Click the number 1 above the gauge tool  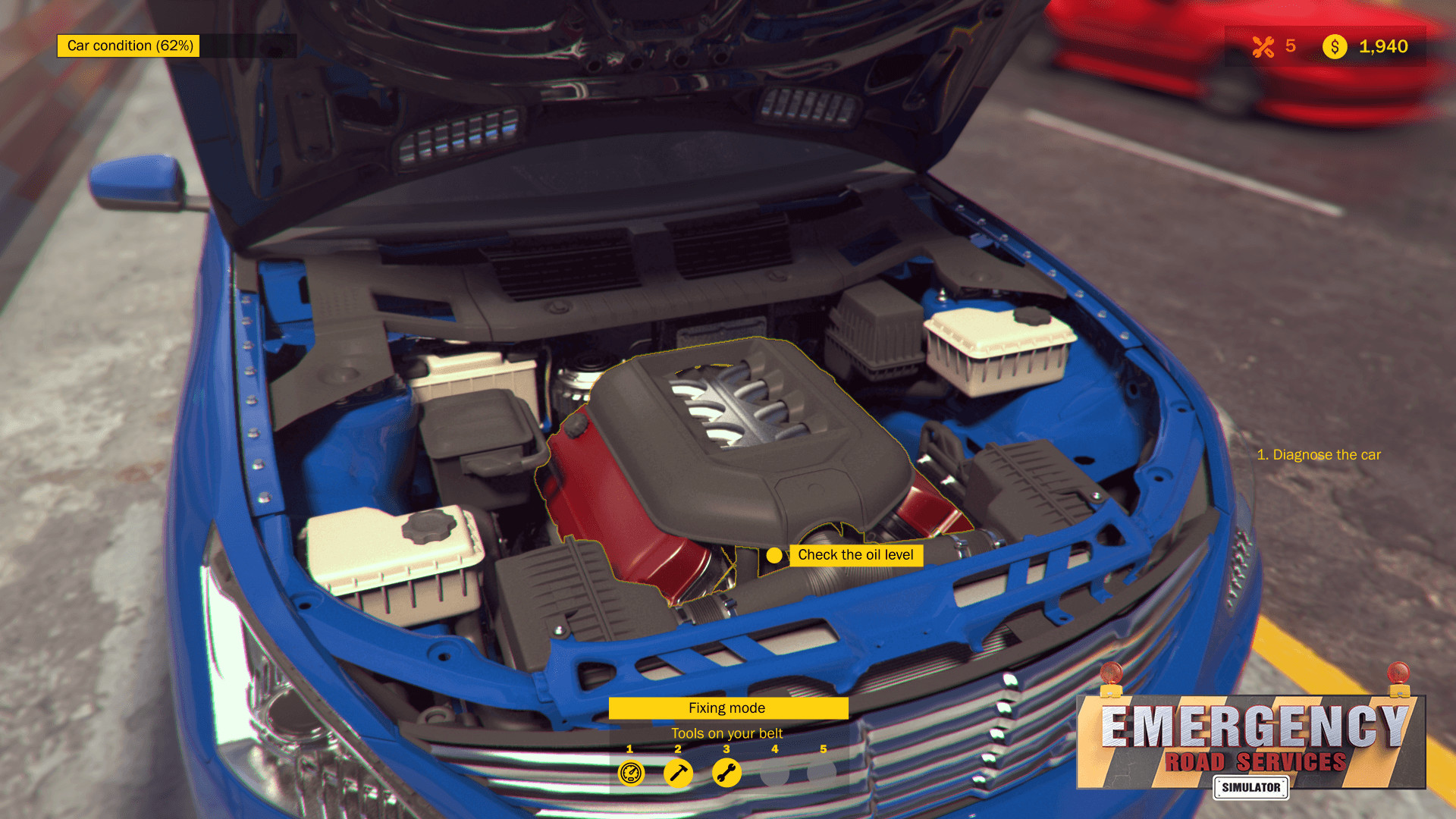pyautogui.click(x=629, y=749)
